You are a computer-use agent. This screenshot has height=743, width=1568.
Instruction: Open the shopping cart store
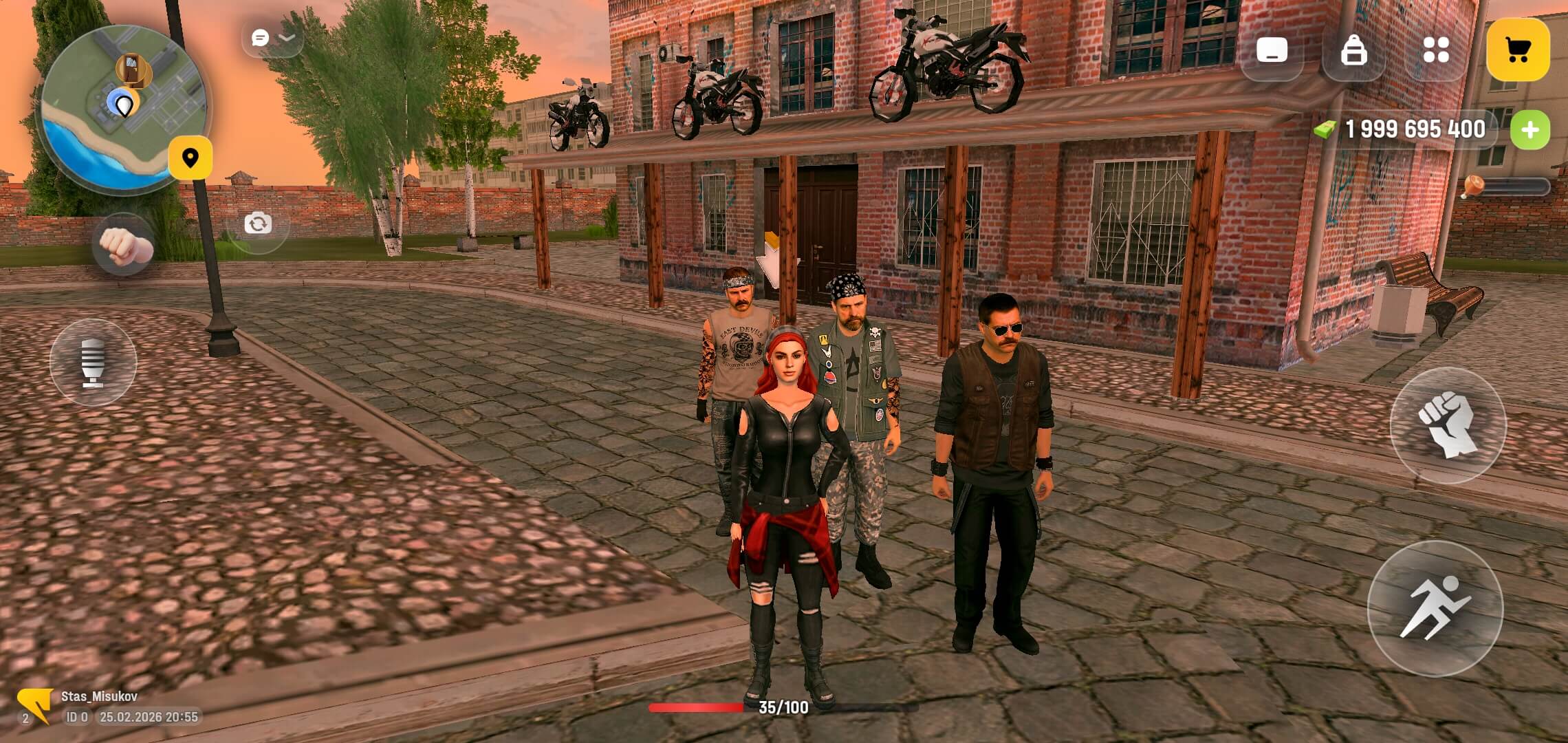coord(1517,50)
